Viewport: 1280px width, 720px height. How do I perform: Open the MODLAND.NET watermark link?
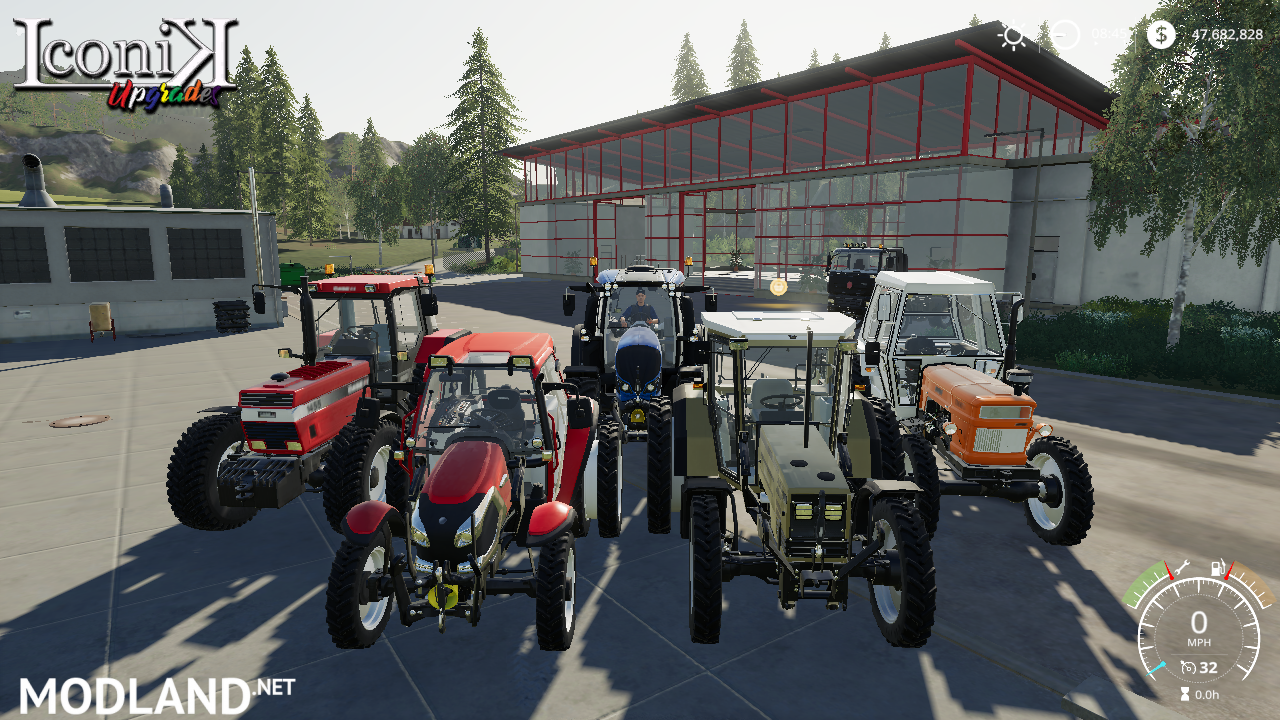coord(157,694)
